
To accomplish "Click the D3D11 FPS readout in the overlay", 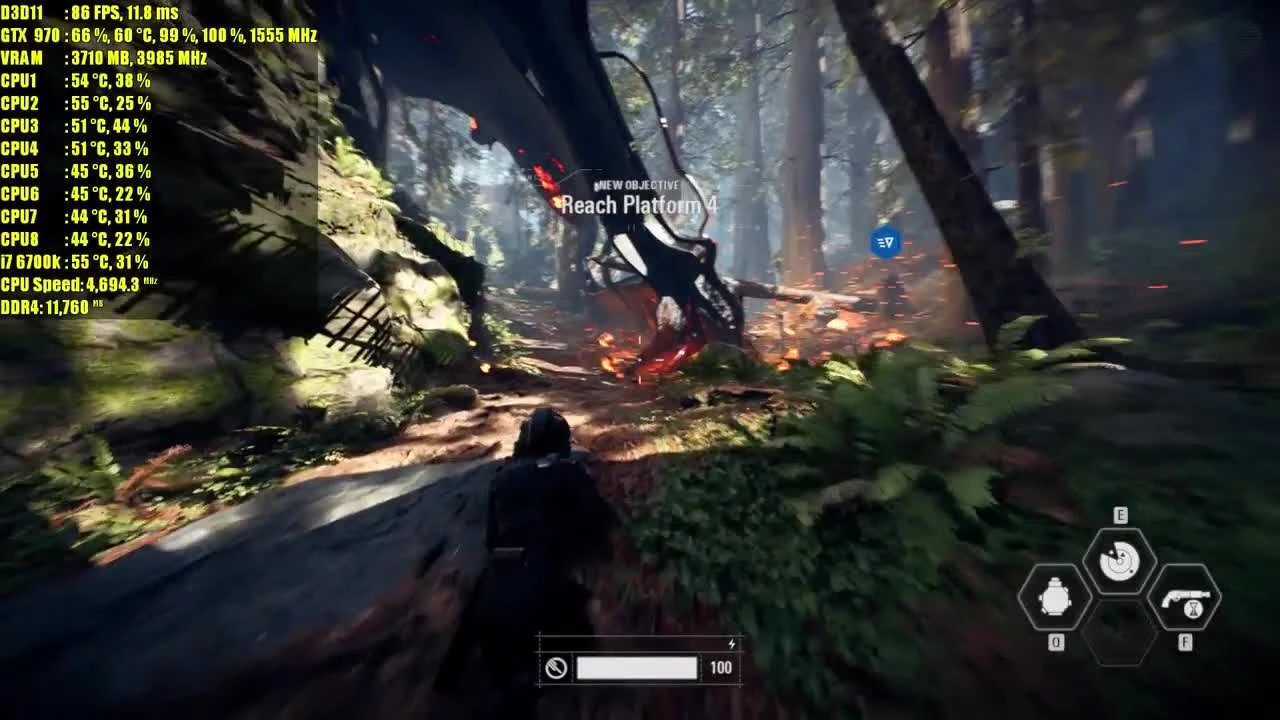I will tap(90, 12).
